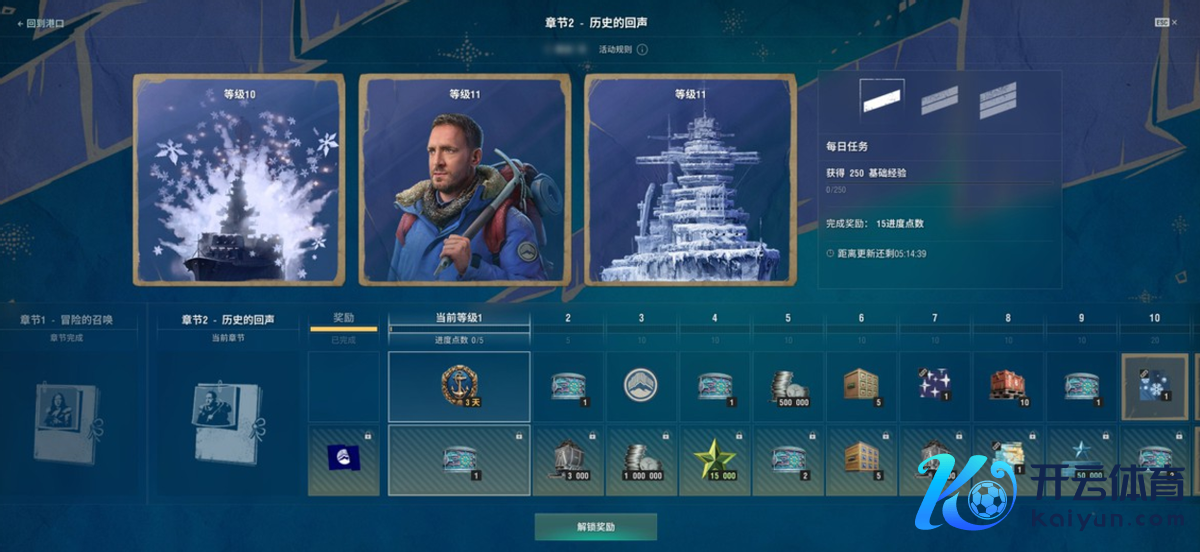Image resolution: width=1200 pixels, height=552 pixels.
Task: Select the locked green star 15 000 reward
Action: pos(715,461)
